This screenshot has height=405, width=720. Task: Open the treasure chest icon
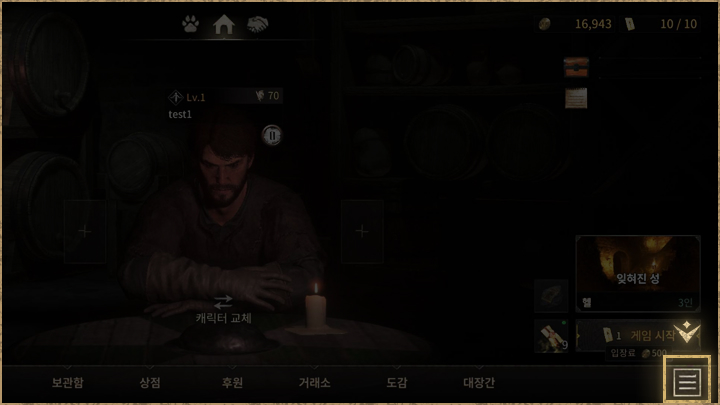click(x=576, y=67)
